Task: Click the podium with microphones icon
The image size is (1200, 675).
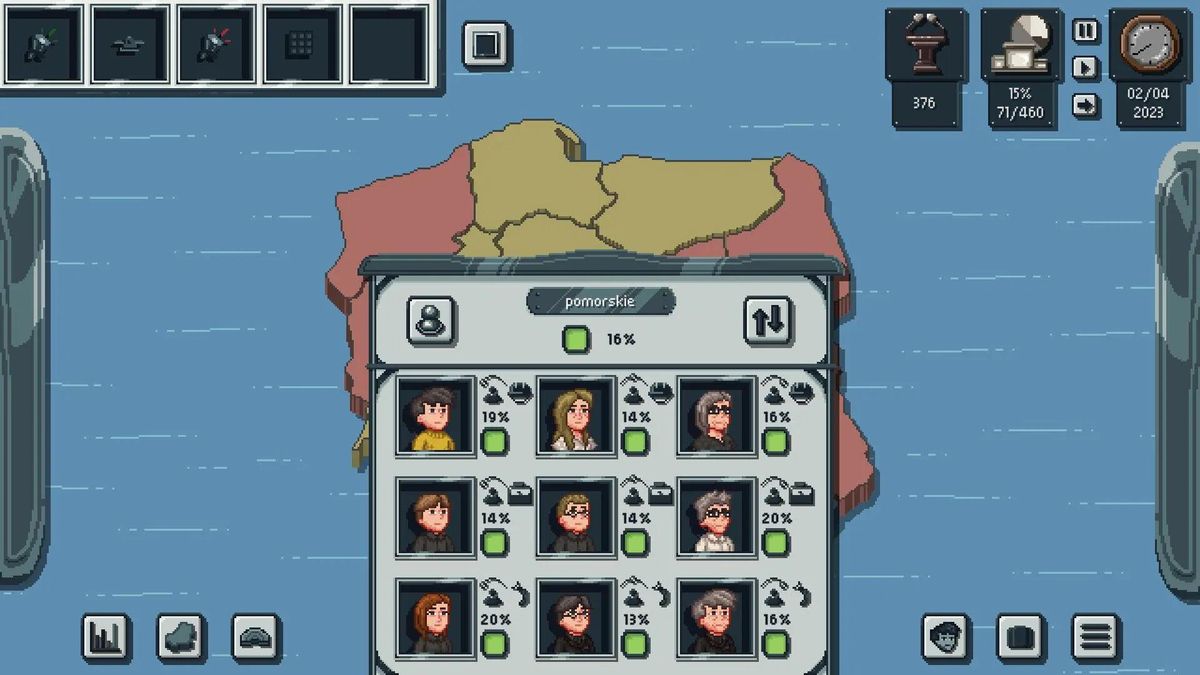Action: pyautogui.click(x=924, y=50)
